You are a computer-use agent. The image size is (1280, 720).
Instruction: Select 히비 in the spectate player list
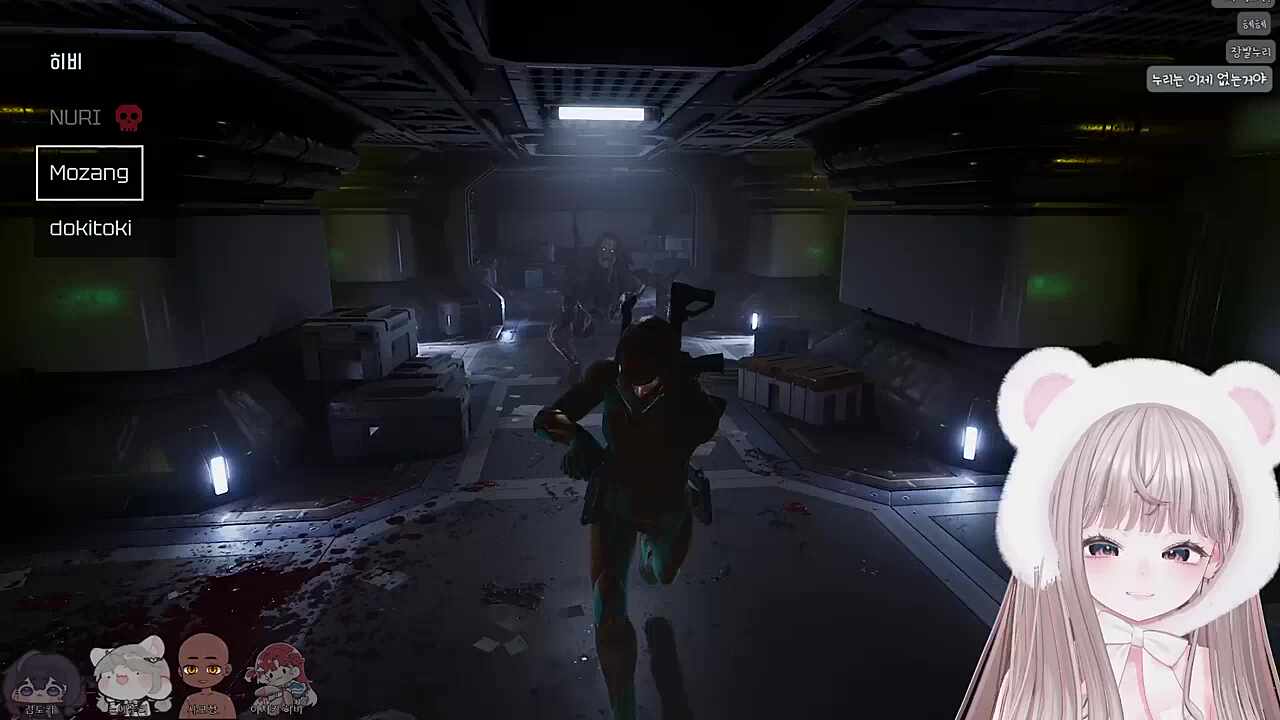coord(66,62)
